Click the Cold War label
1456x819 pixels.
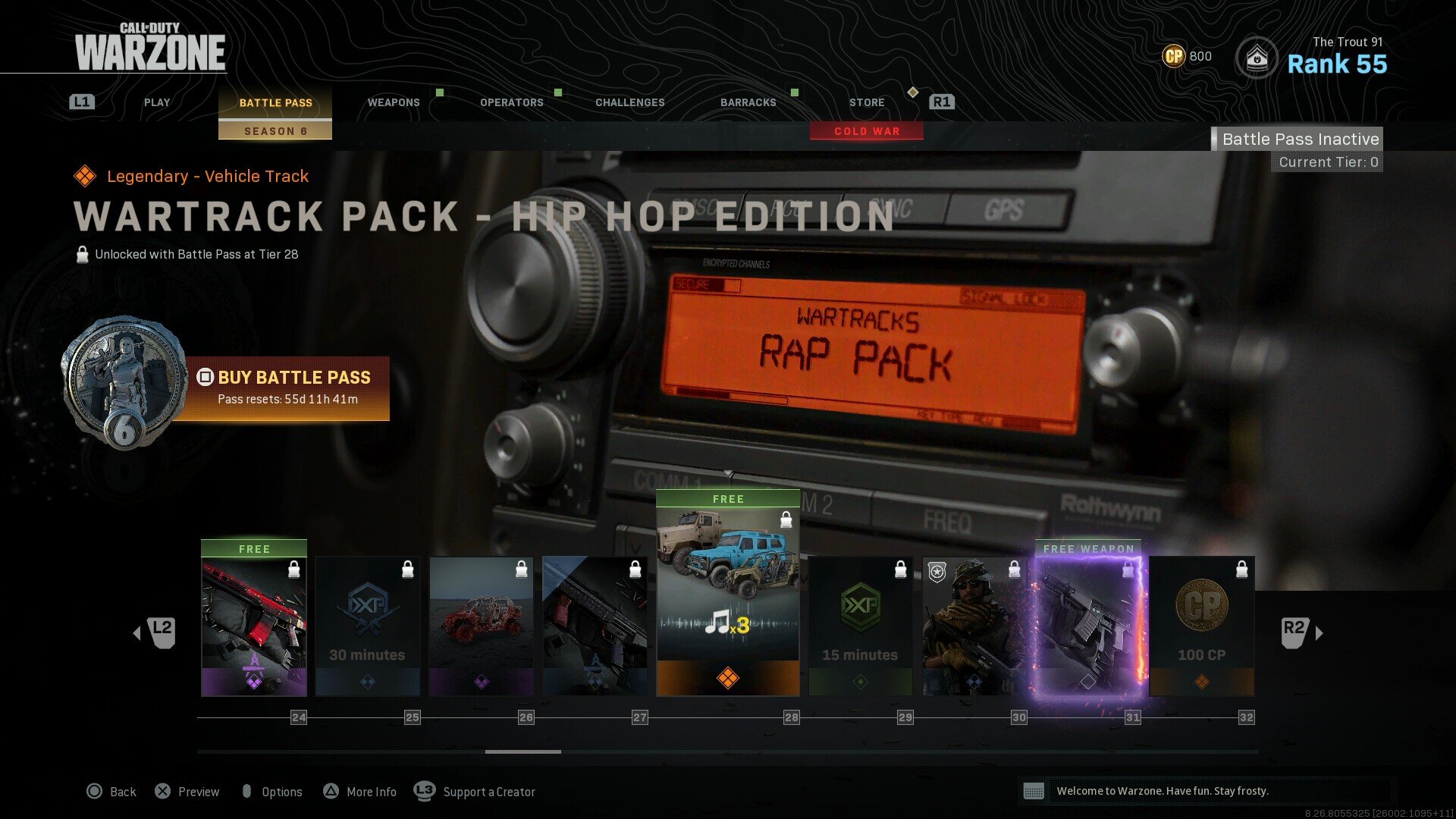point(867,131)
